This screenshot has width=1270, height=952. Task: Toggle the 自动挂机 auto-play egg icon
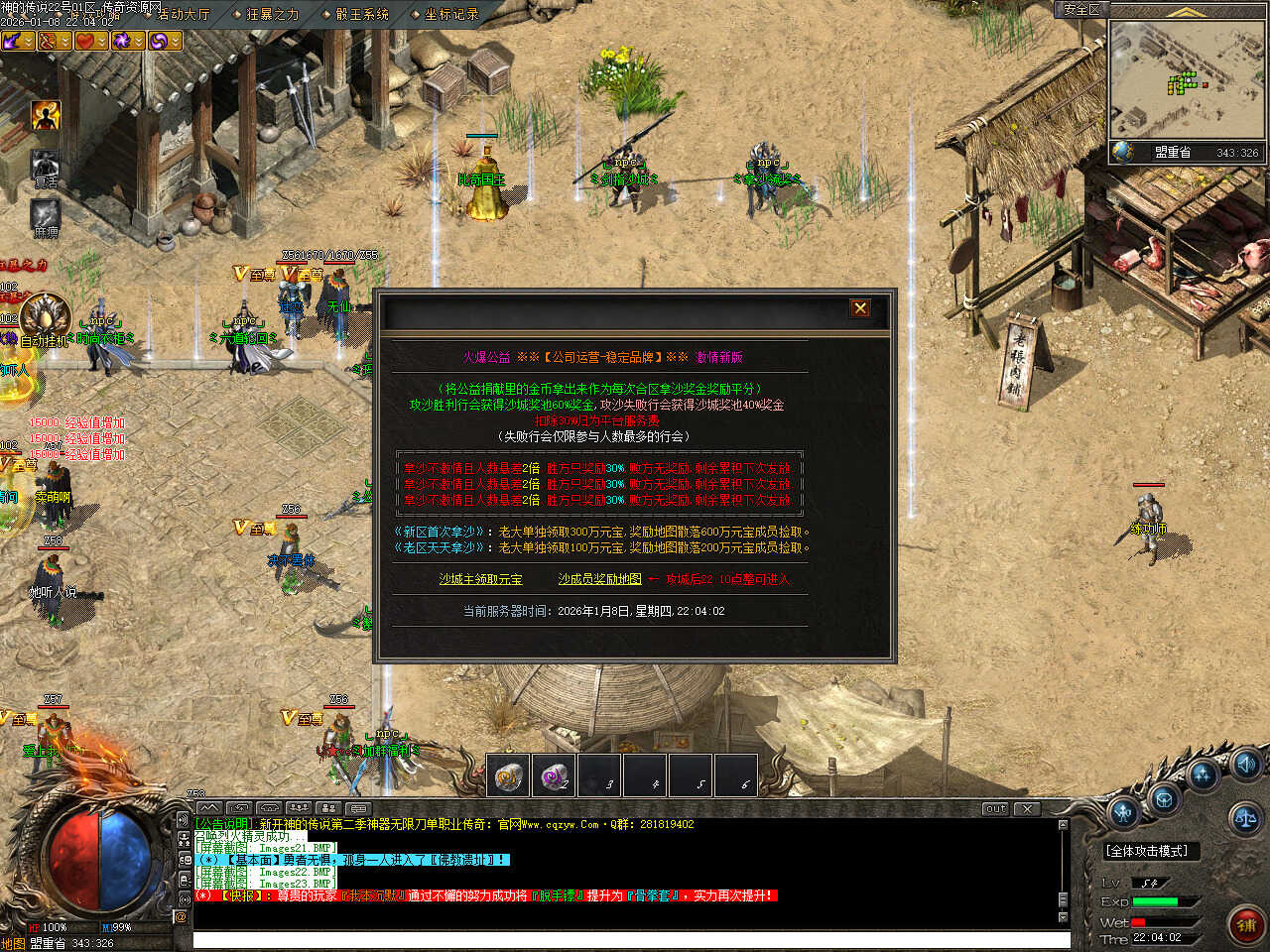tap(47, 315)
